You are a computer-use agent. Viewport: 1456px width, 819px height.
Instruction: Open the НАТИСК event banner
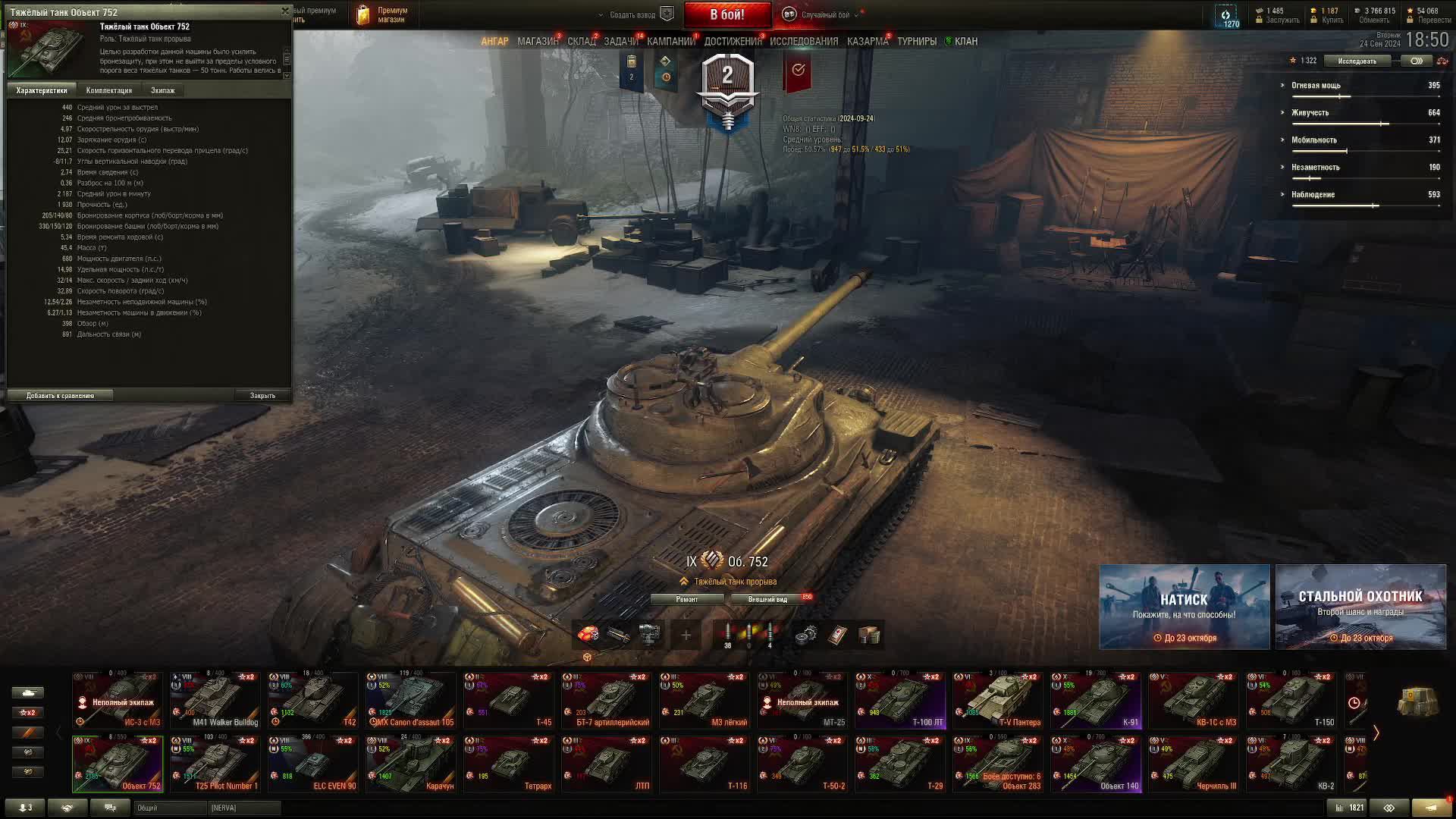(x=1184, y=607)
